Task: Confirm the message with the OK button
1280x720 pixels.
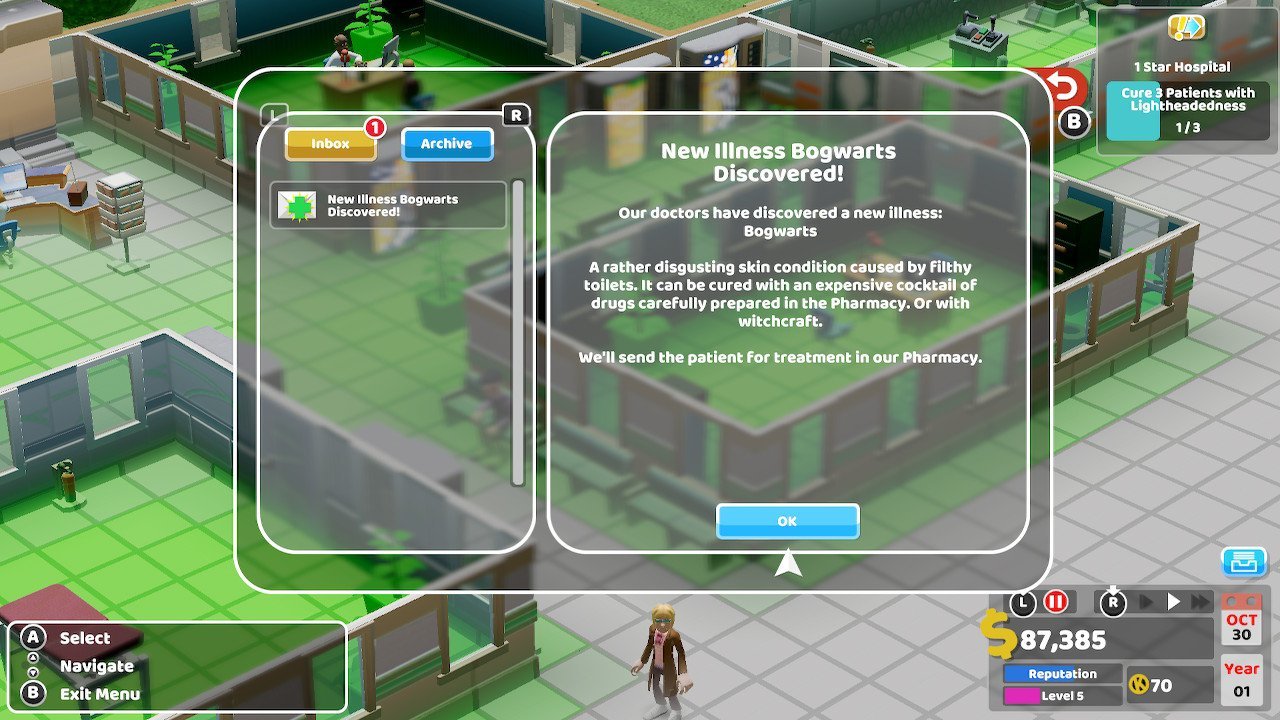Action: 787,521
